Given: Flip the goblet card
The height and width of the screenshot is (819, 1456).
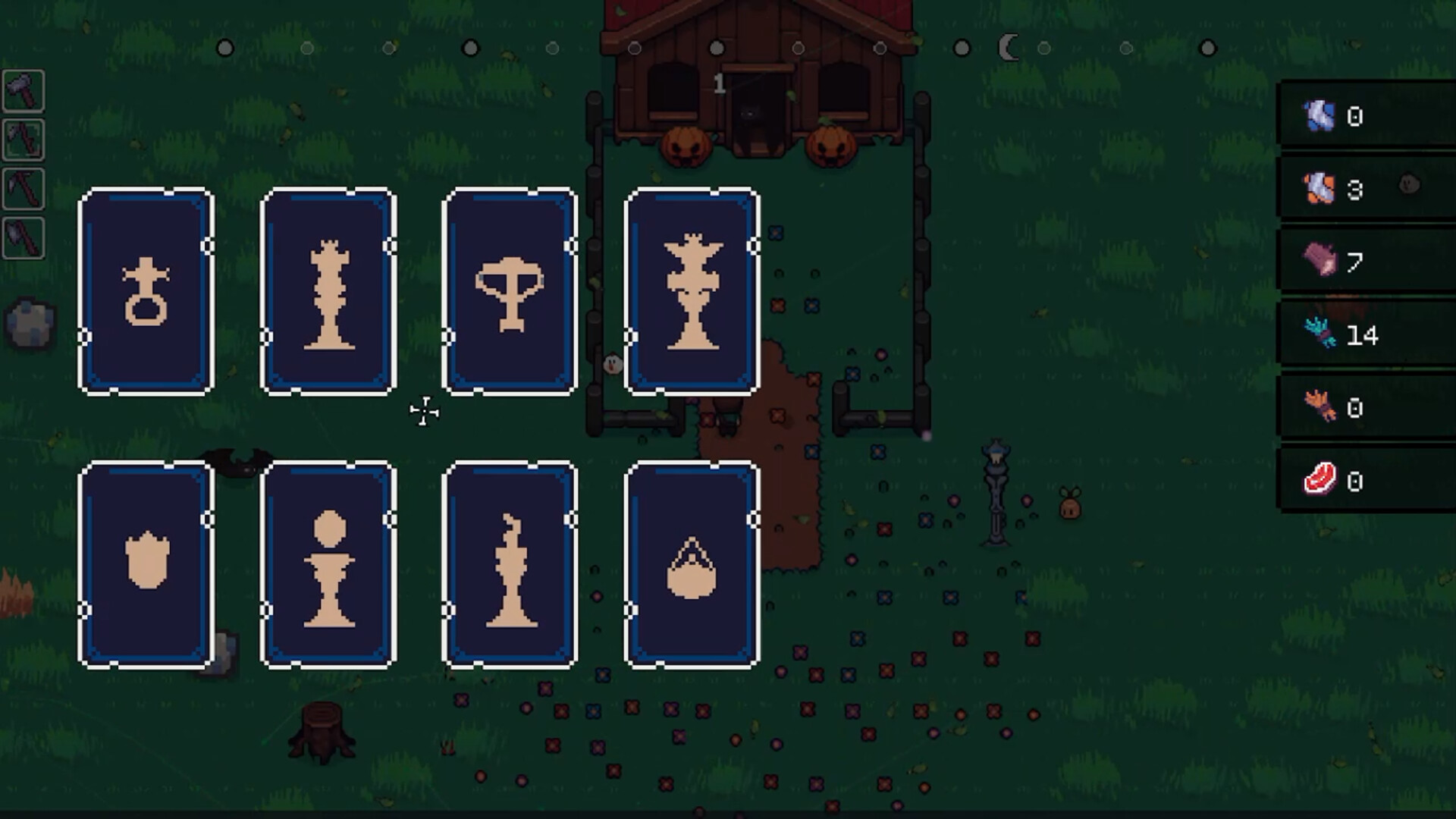Looking at the screenshot, I should (x=510, y=289).
